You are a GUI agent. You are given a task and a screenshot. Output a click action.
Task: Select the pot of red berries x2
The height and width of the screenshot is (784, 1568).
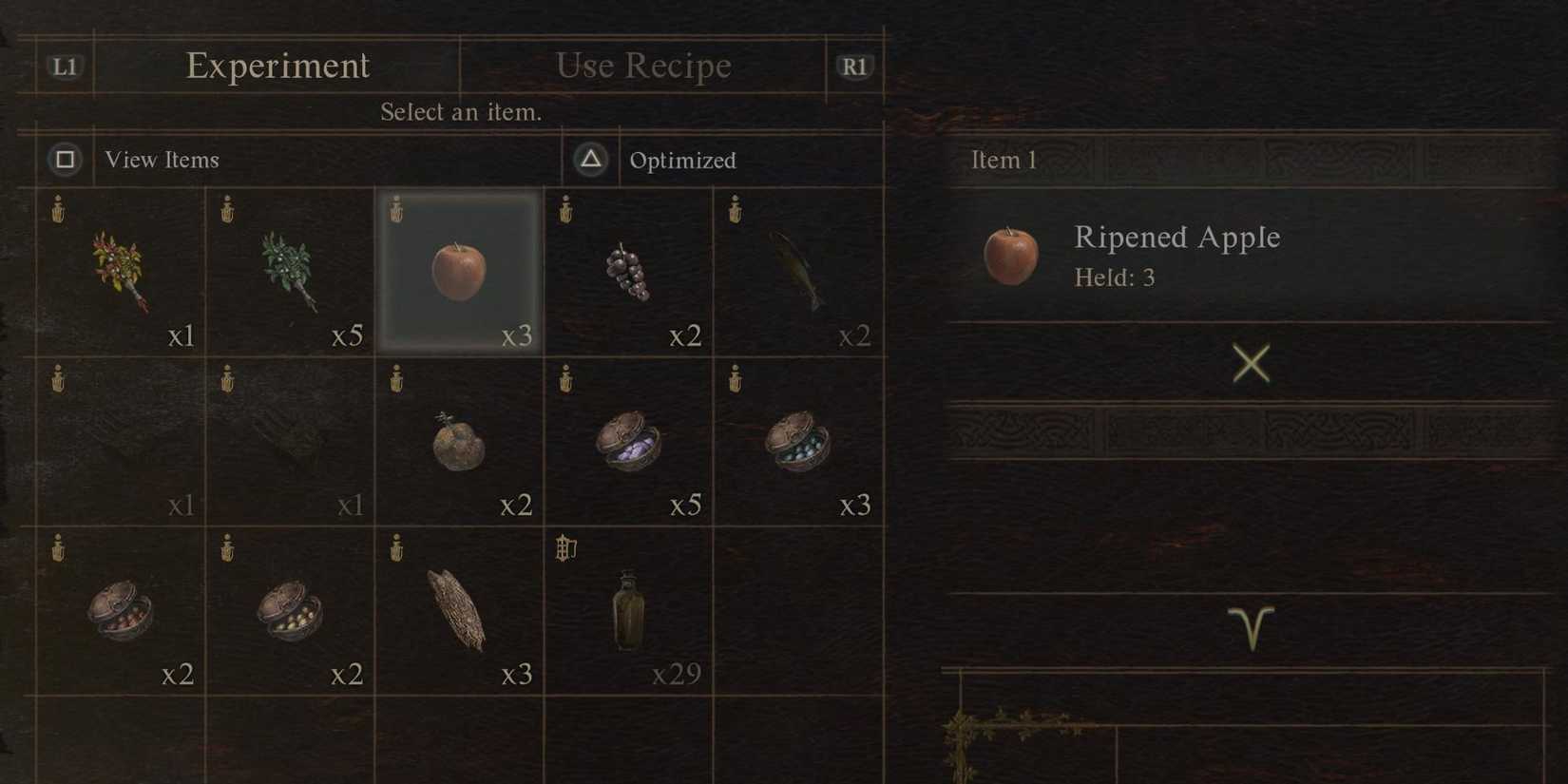pyautogui.click(x=121, y=611)
